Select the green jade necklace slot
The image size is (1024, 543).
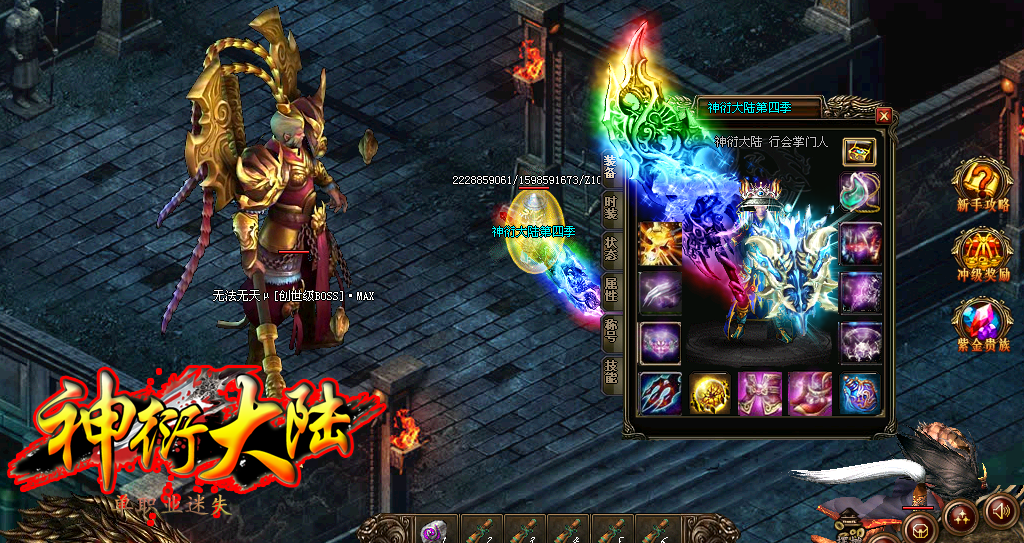(x=859, y=192)
